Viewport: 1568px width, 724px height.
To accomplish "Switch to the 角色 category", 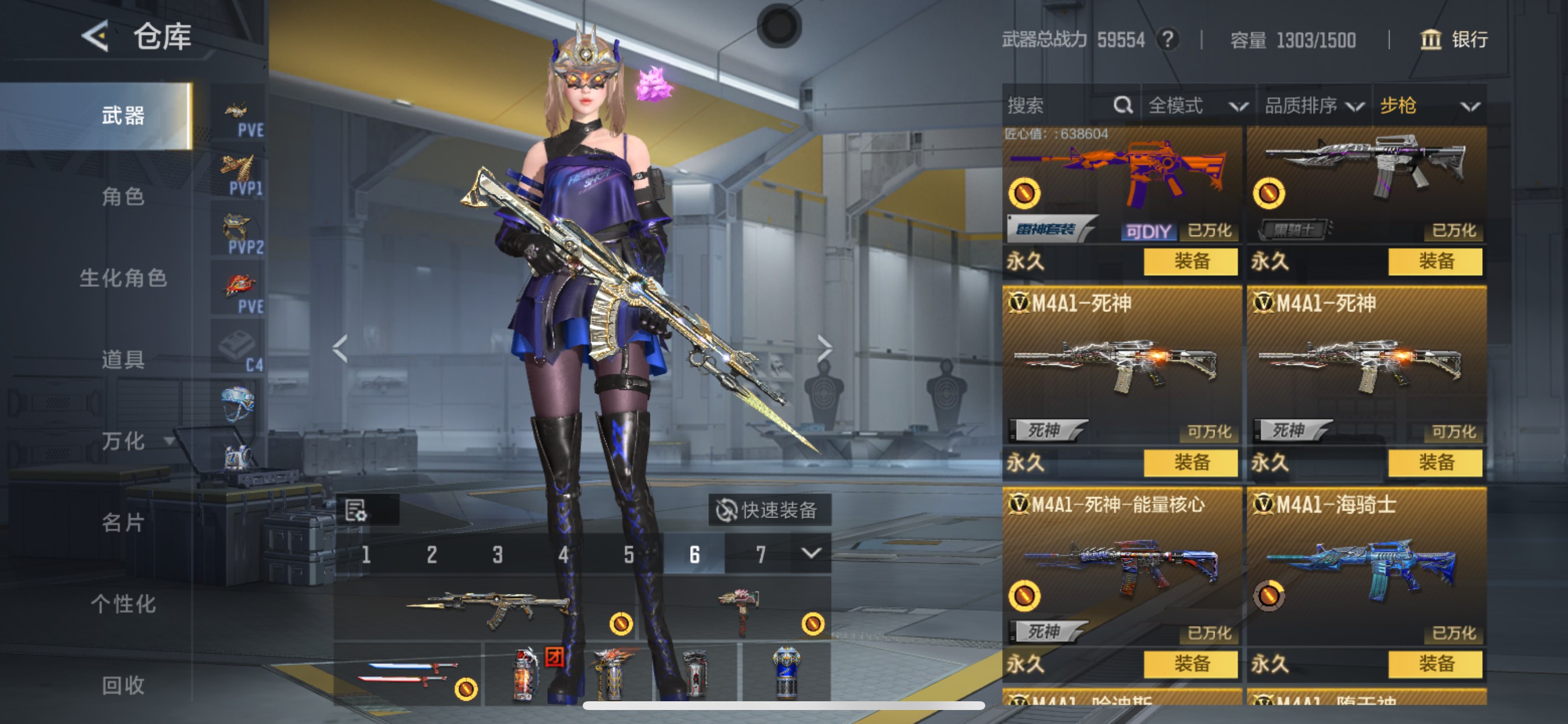I will pos(123,196).
